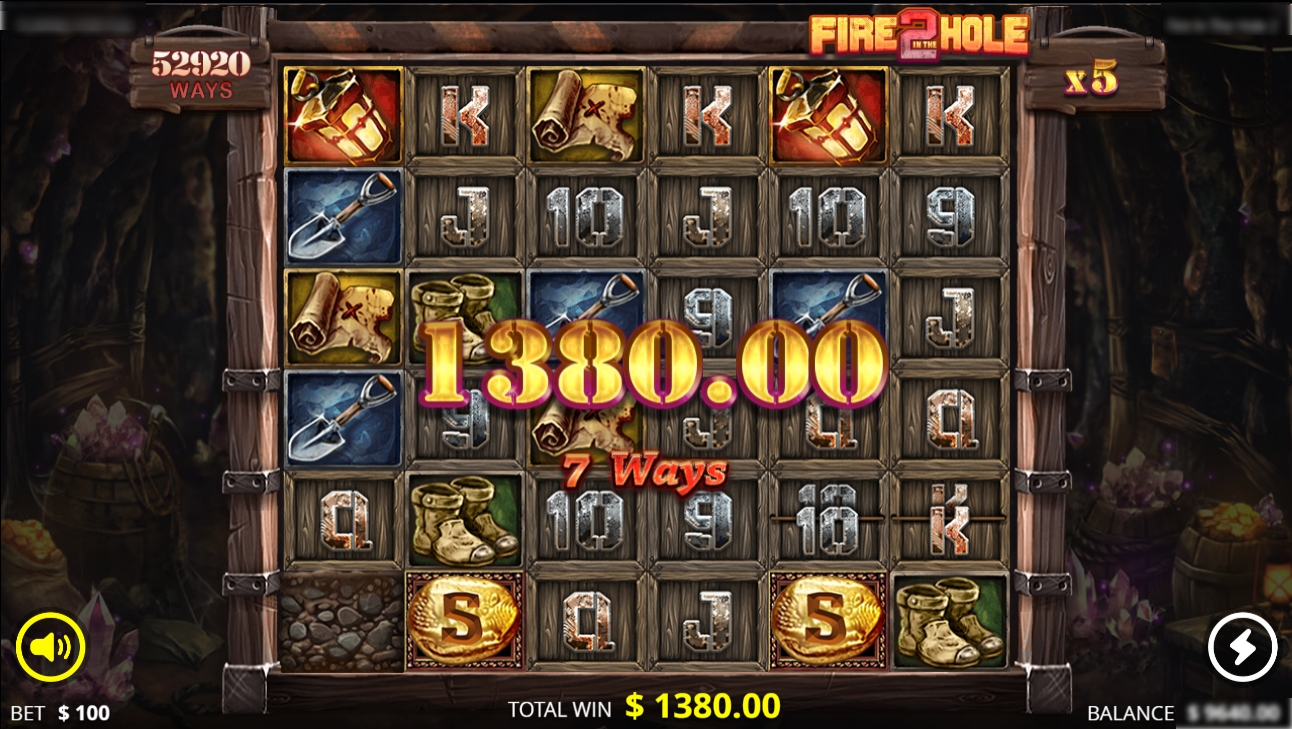
Task: Activate quick spin lightning button
Action: click(1243, 646)
